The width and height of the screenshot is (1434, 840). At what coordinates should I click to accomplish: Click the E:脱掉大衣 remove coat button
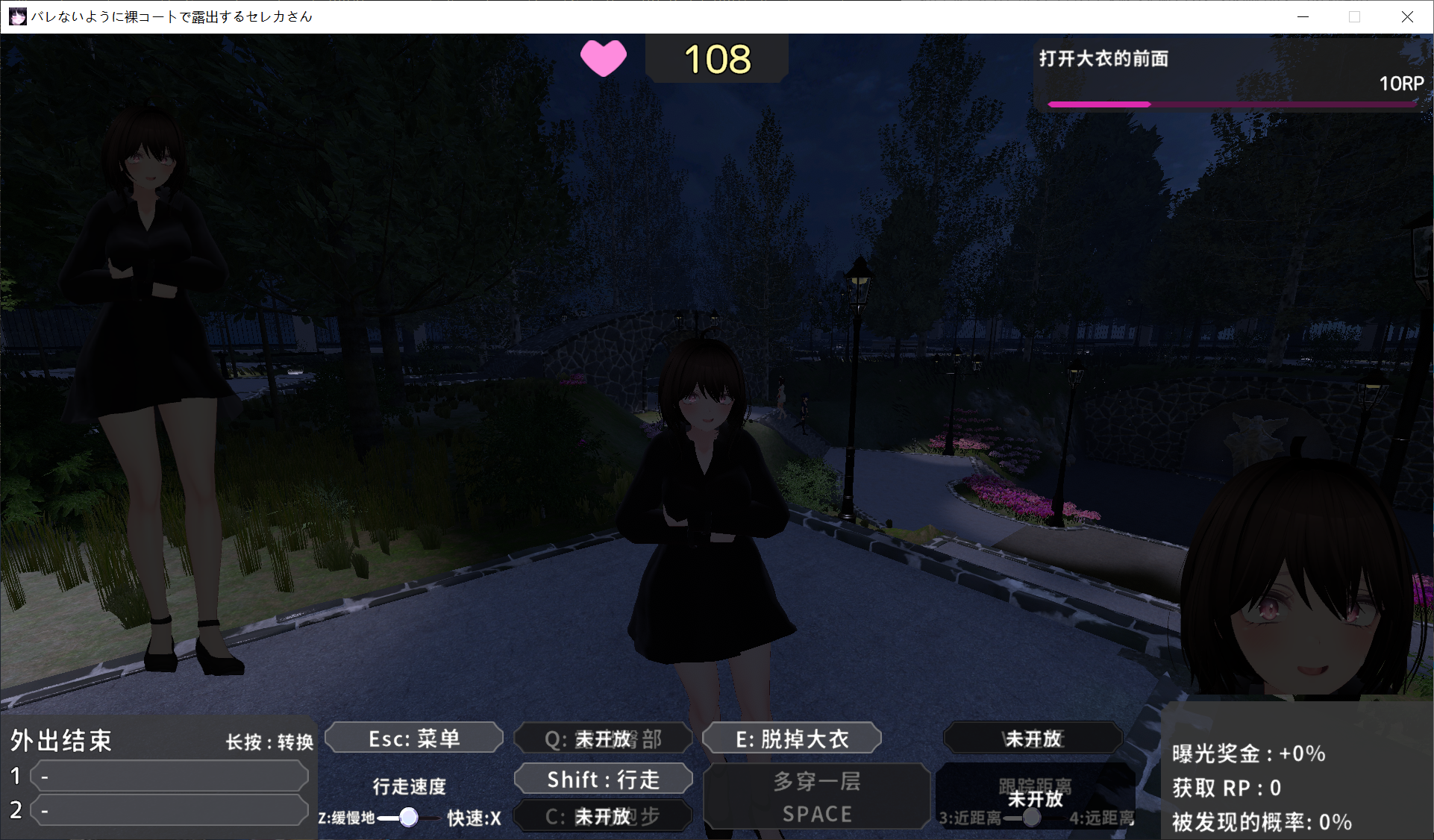pyautogui.click(x=791, y=738)
